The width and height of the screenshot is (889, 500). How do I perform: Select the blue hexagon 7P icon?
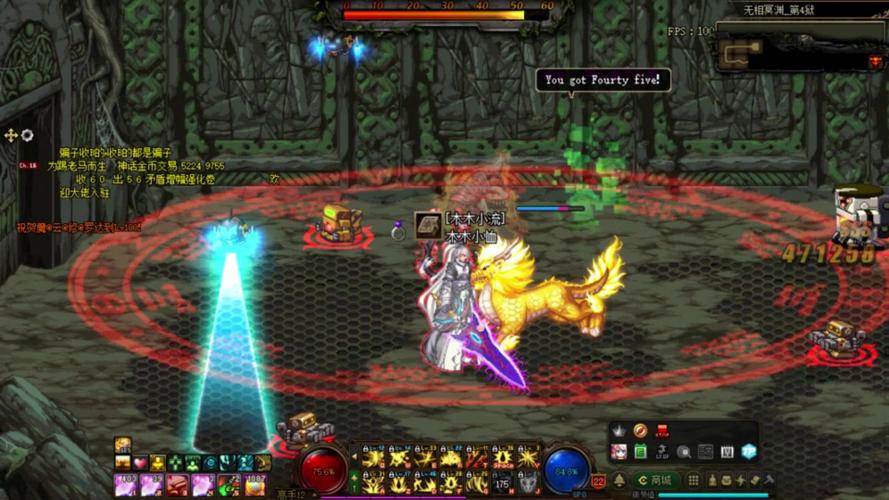tap(748, 452)
